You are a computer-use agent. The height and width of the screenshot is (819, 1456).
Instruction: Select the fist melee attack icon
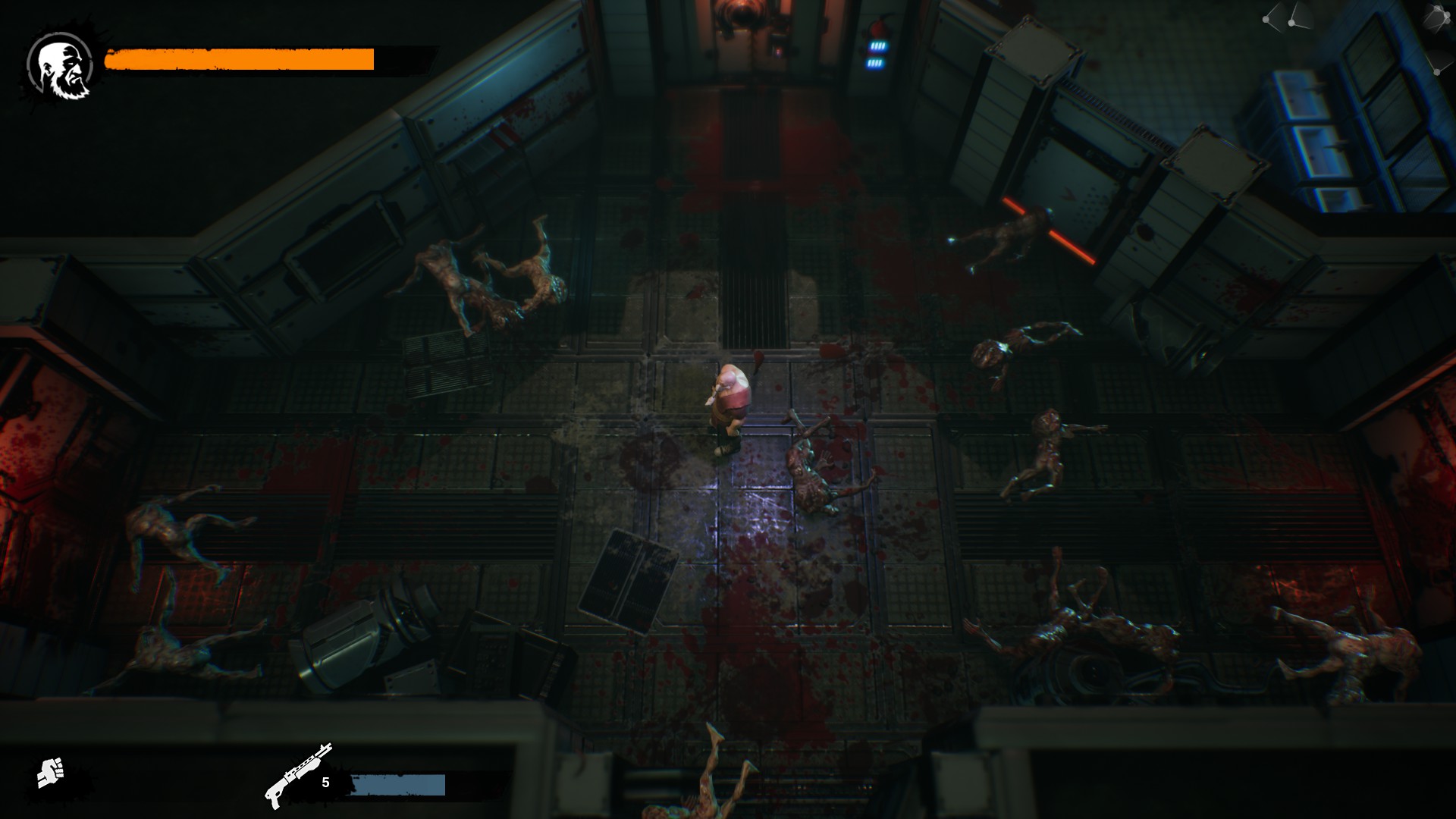tap(51, 773)
